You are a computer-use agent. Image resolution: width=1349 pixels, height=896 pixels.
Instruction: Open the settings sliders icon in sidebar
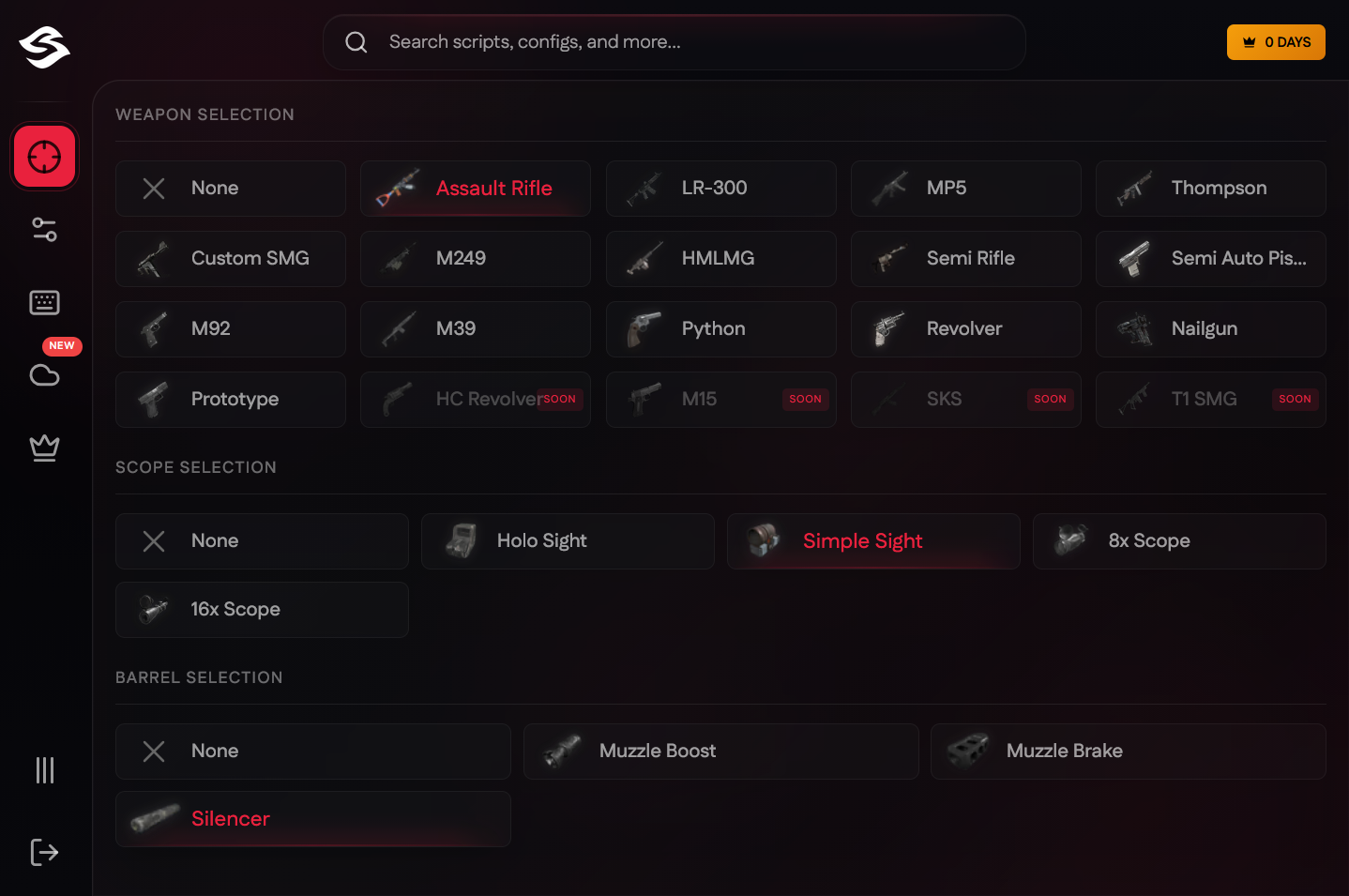coord(44,229)
